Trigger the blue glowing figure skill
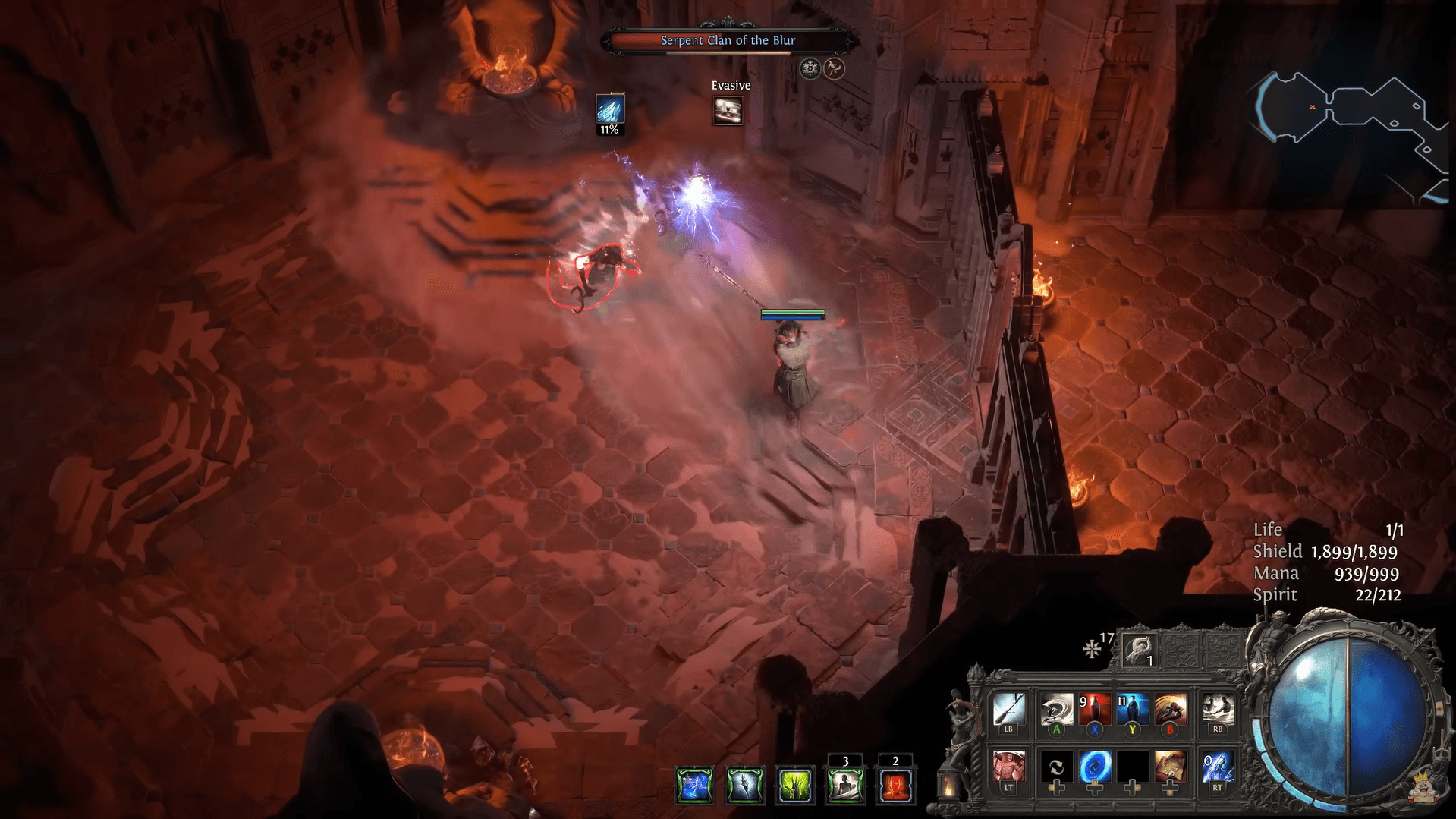 1132,710
